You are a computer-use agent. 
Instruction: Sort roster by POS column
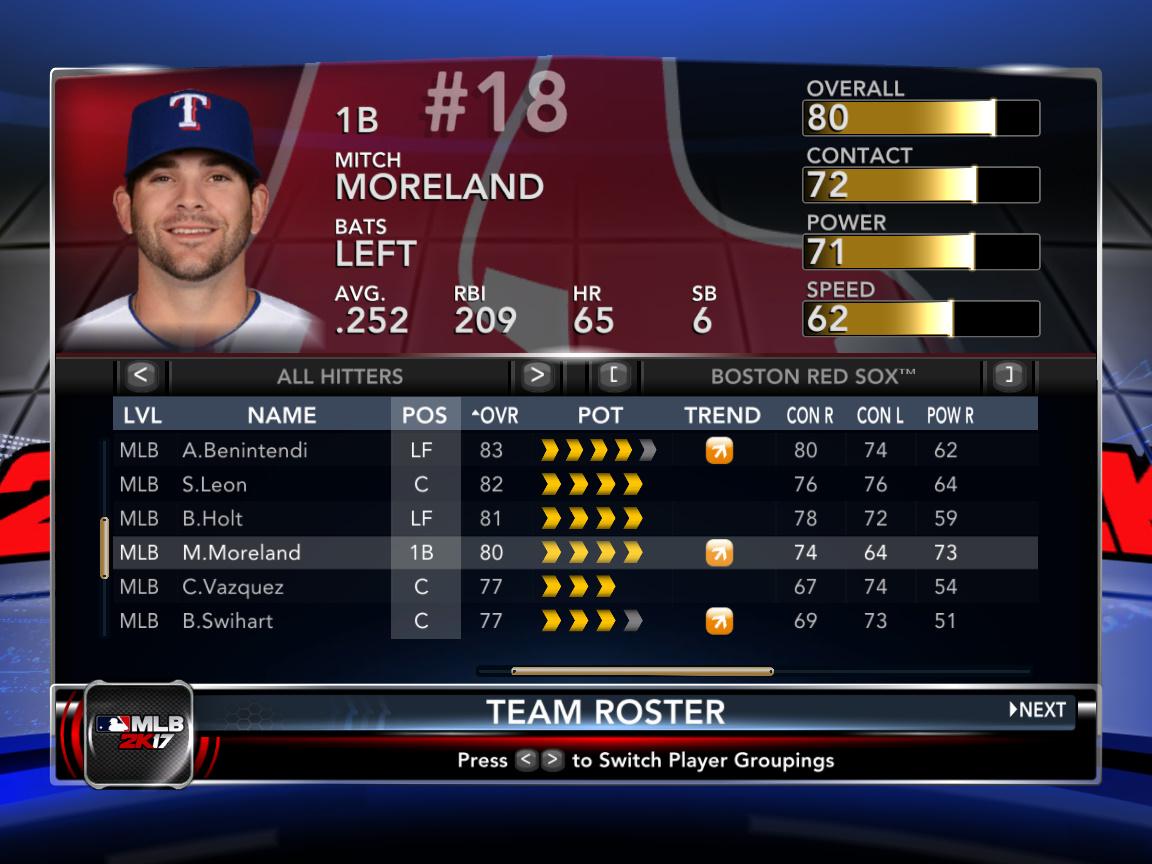(424, 415)
